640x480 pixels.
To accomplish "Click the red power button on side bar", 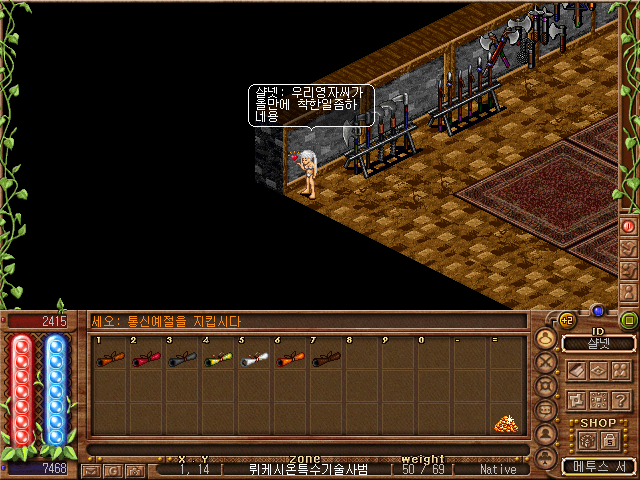I will [629, 226].
